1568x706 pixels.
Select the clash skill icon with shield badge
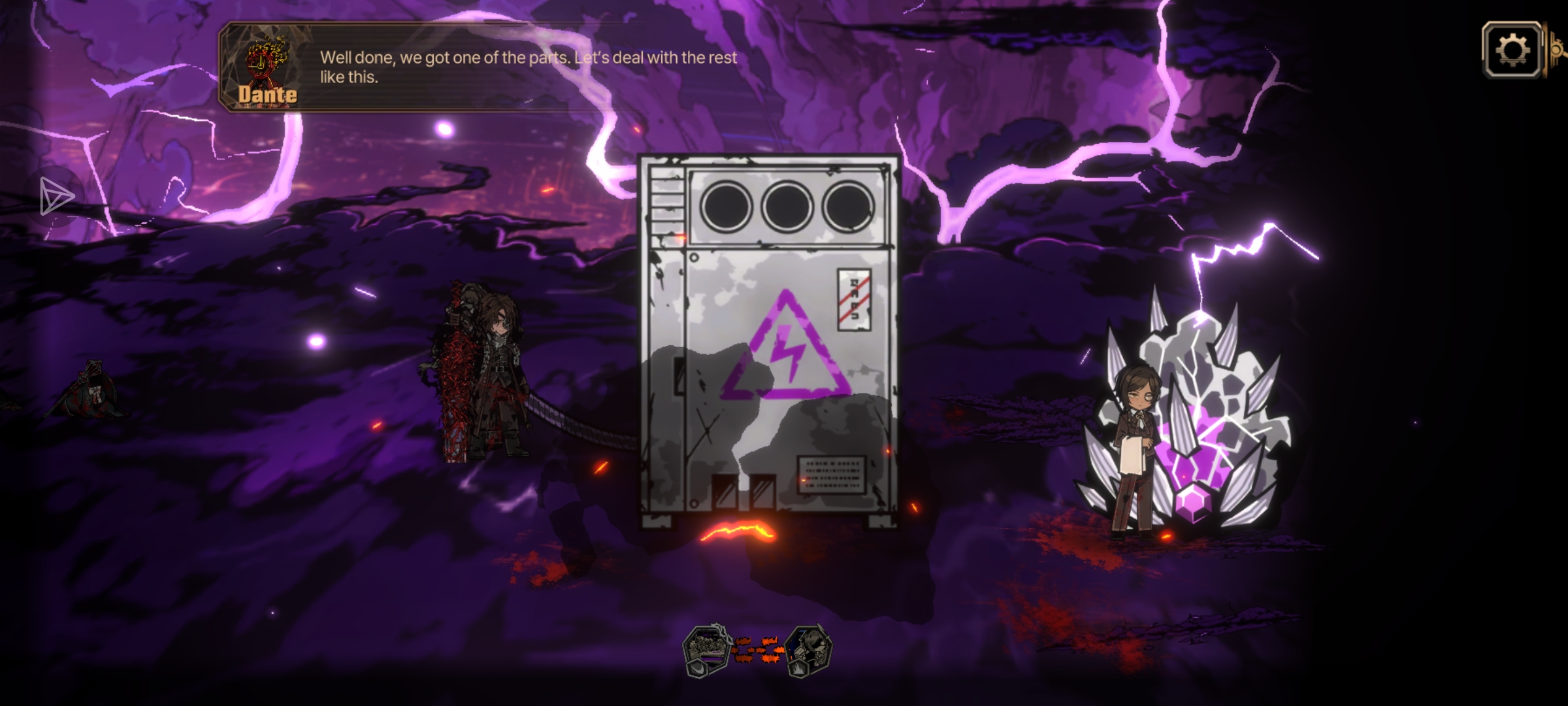coord(706,650)
